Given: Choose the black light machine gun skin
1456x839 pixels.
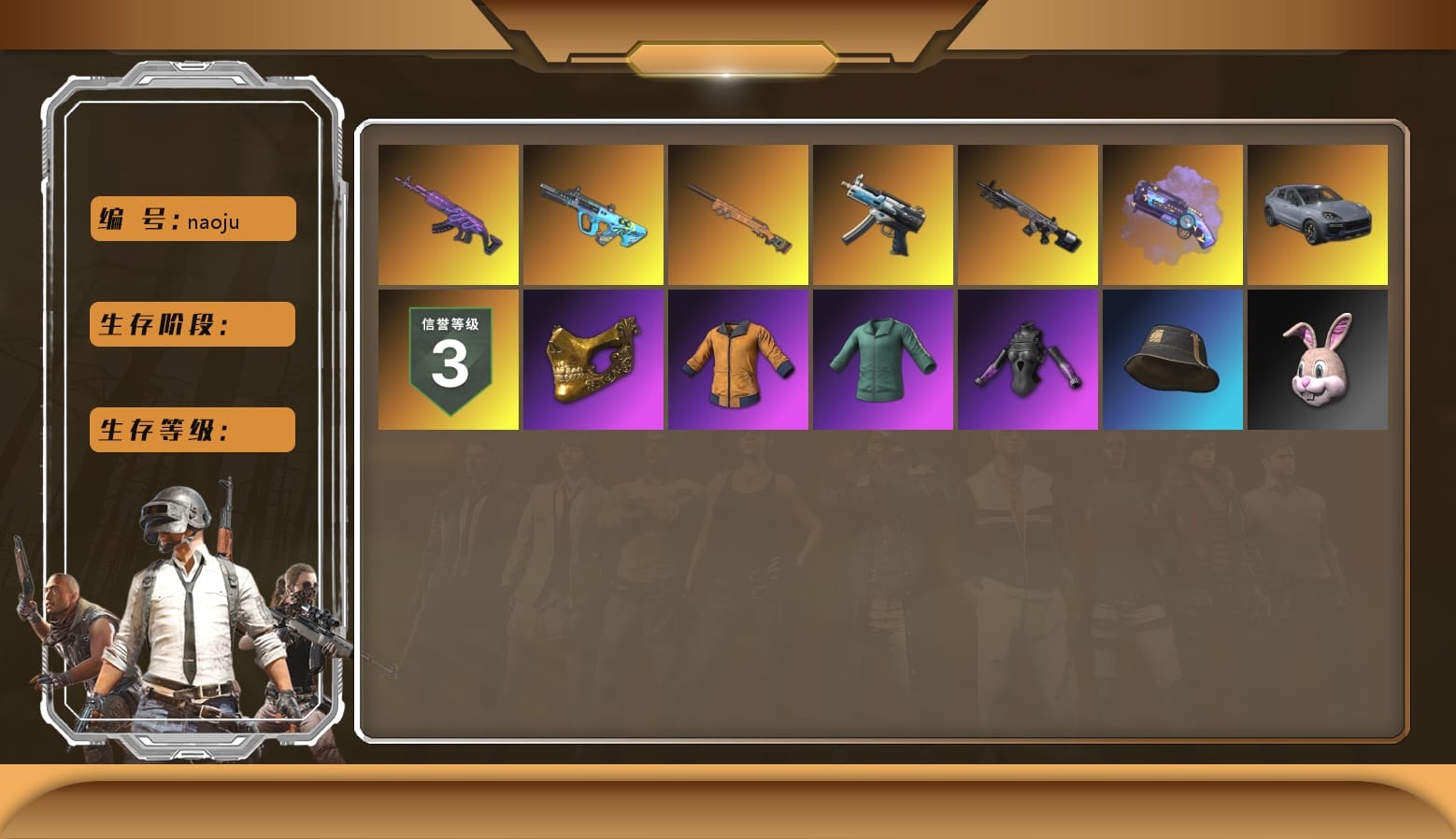Looking at the screenshot, I should point(1028,214).
